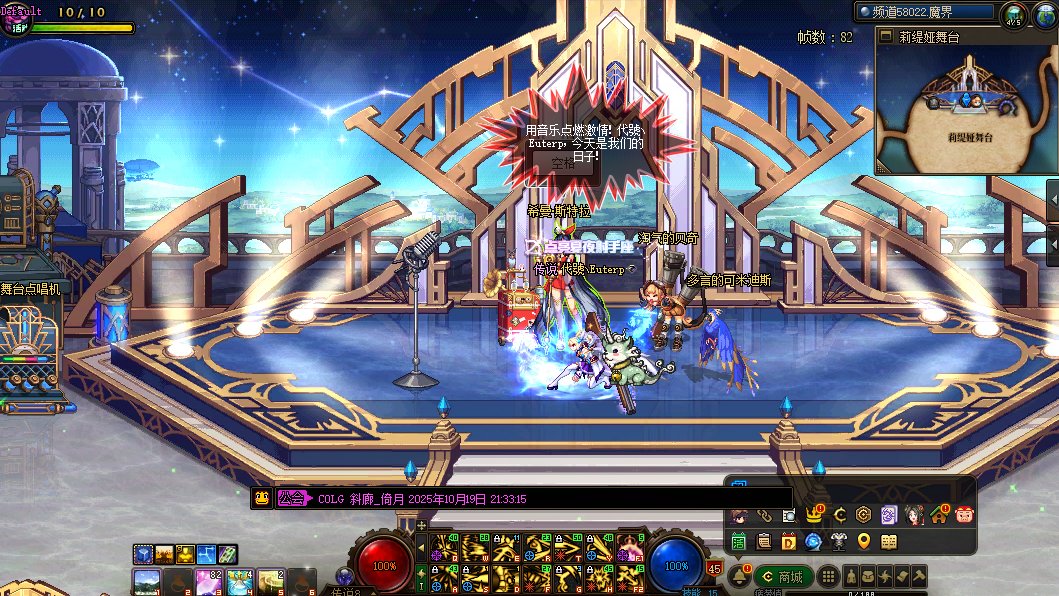Select the 频道58022 channel bar

pyautogui.click(x=924, y=12)
